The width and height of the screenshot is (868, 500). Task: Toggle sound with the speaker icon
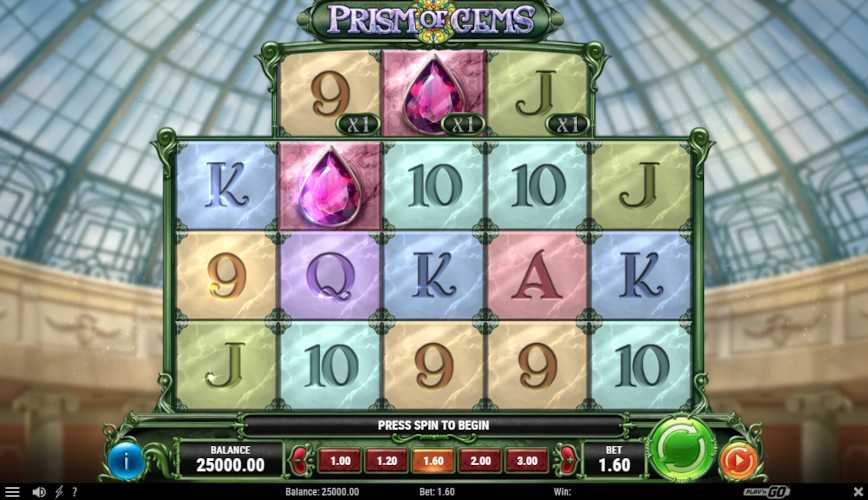pyautogui.click(x=38, y=492)
